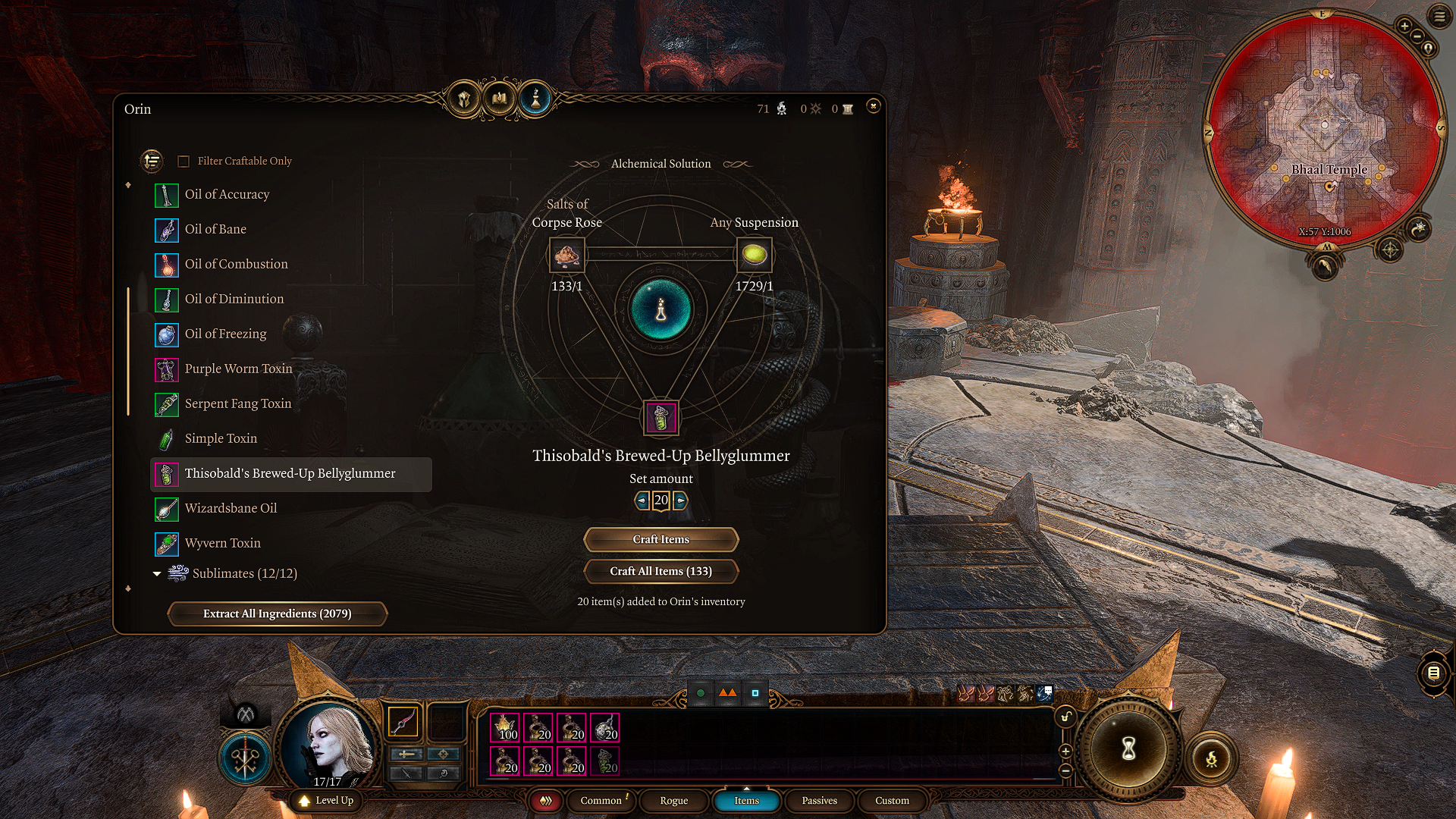This screenshot has height=819, width=1456.
Task: Close the alchemy window
Action: tap(873, 106)
